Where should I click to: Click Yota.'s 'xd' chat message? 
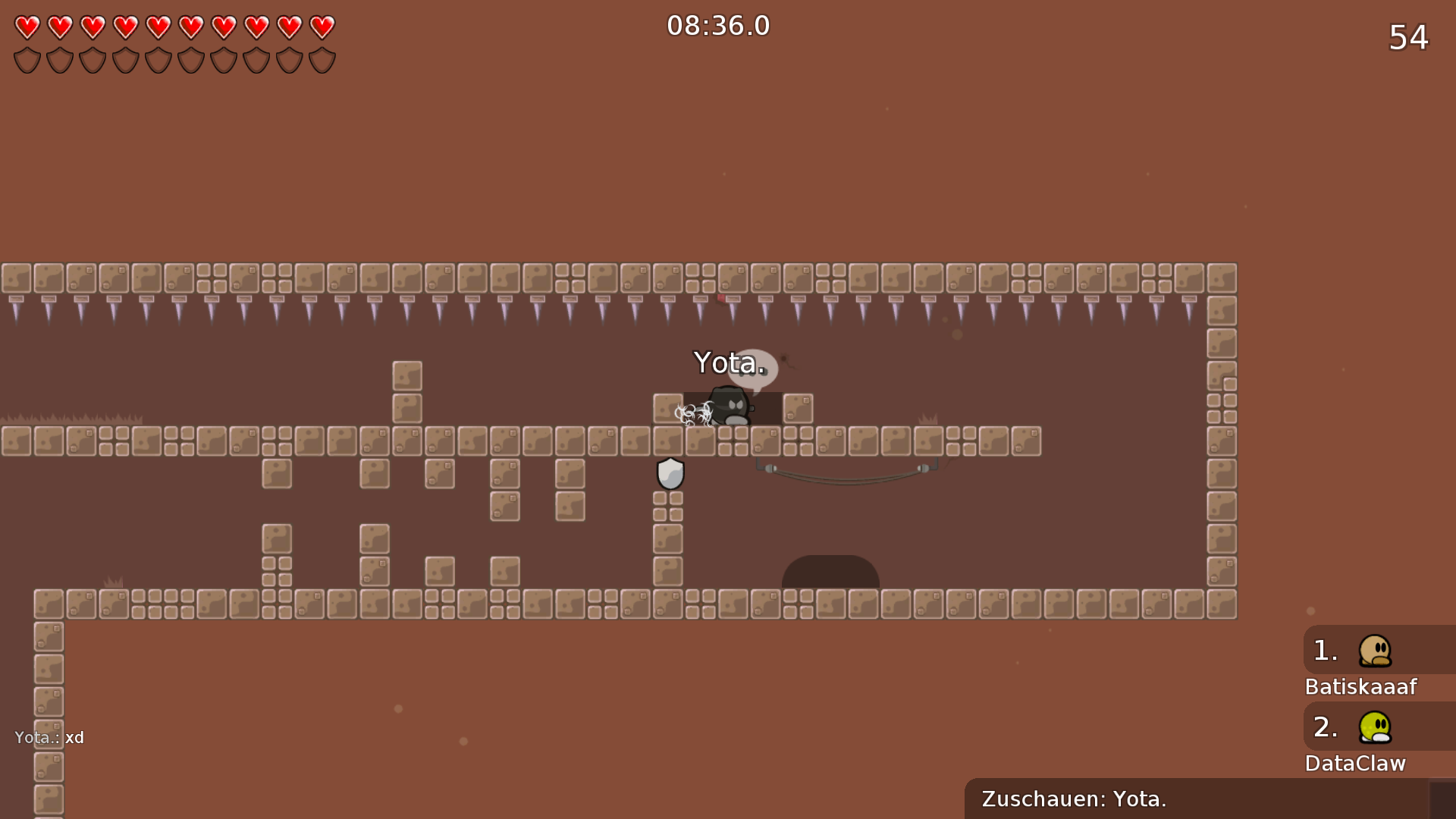click(50, 738)
